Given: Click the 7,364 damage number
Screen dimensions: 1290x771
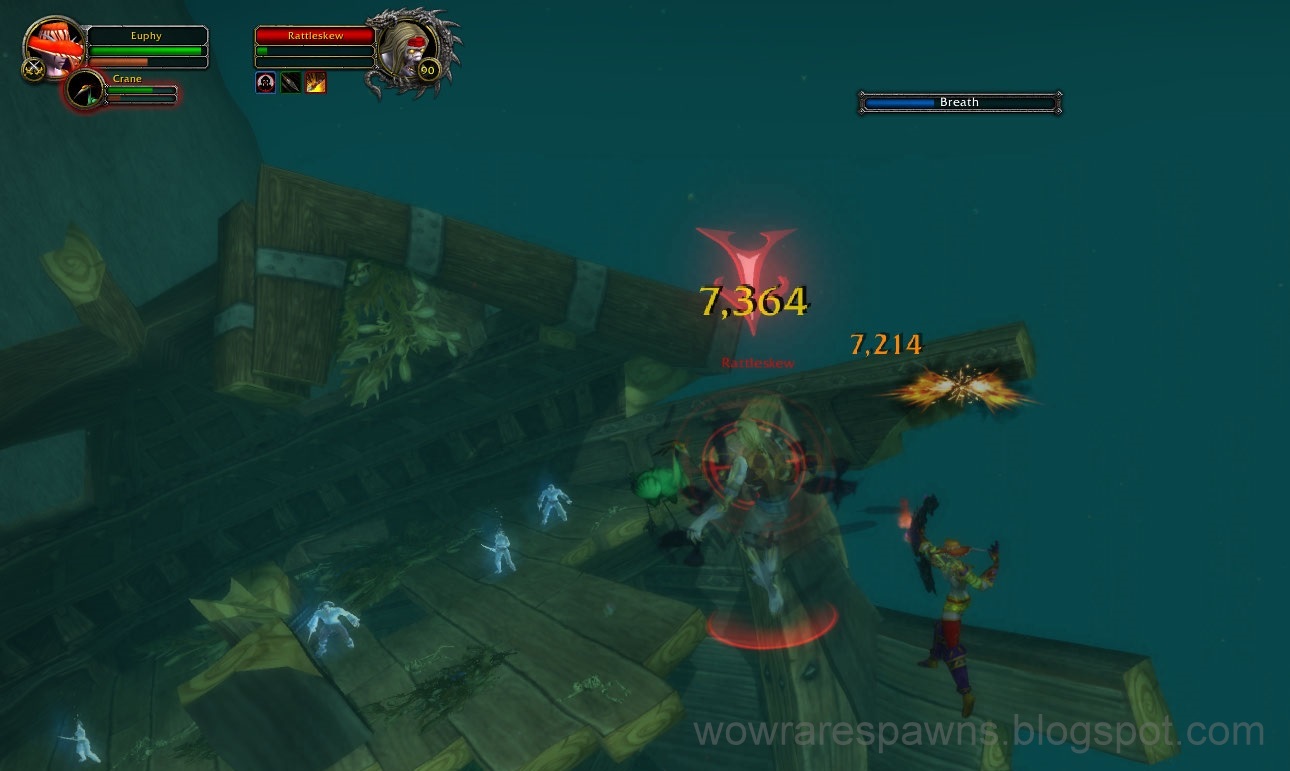Looking at the screenshot, I should (x=752, y=299).
